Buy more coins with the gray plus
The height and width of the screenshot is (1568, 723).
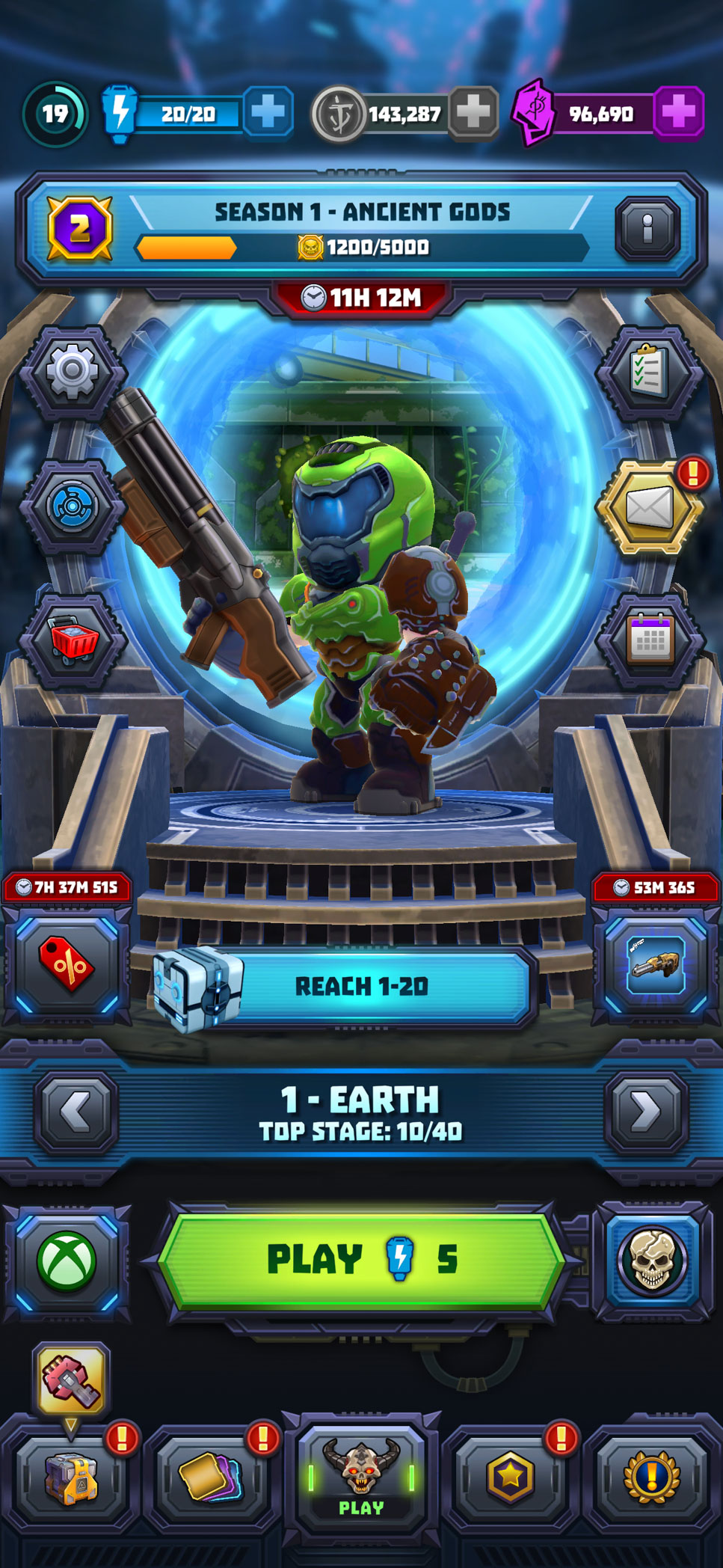473,113
